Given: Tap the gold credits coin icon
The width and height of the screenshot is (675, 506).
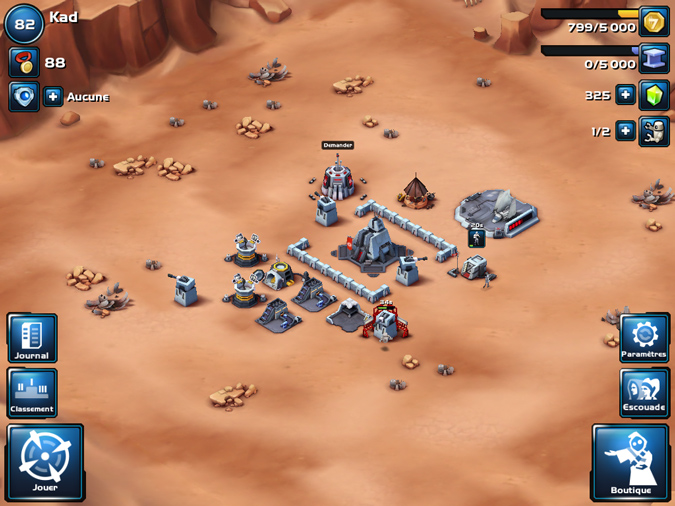Looking at the screenshot, I should [654, 22].
